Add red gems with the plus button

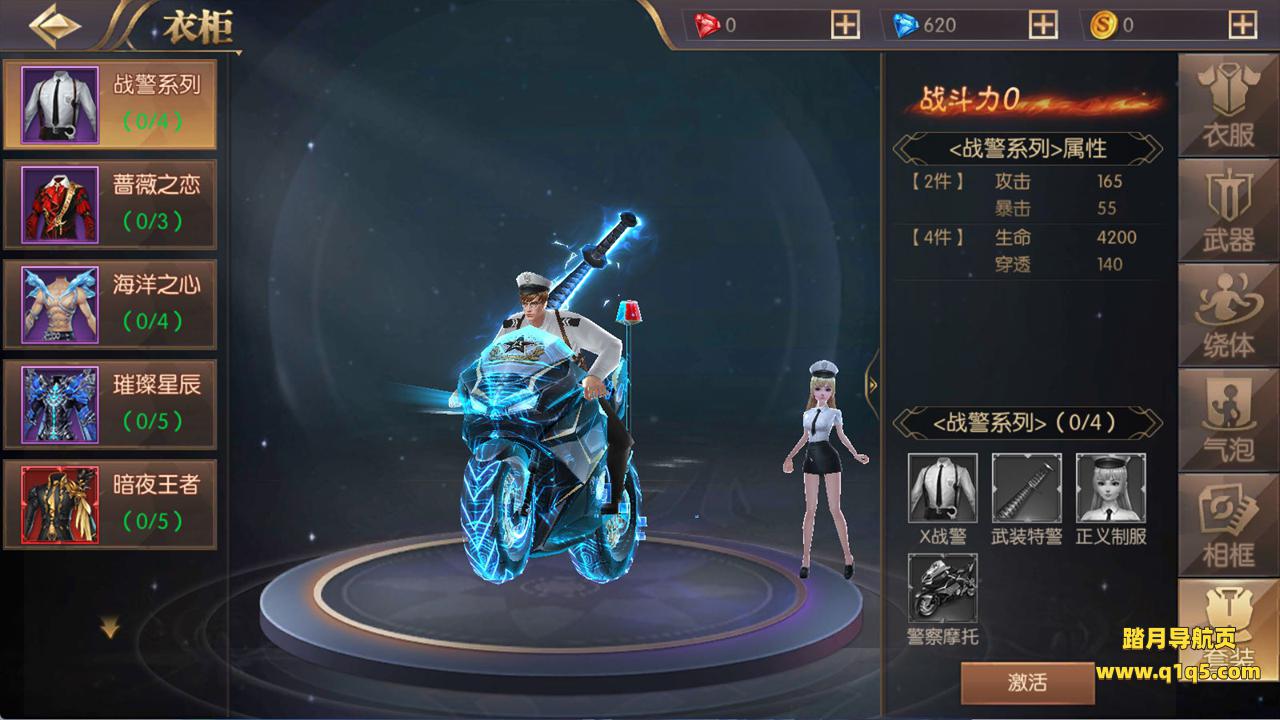click(x=845, y=26)
